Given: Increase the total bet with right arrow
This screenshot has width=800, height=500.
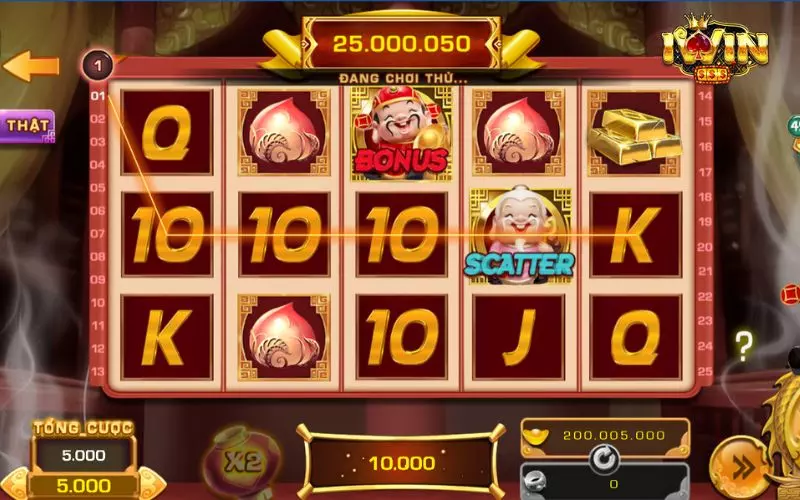Looking at the screenshot, I should (150, 486).
